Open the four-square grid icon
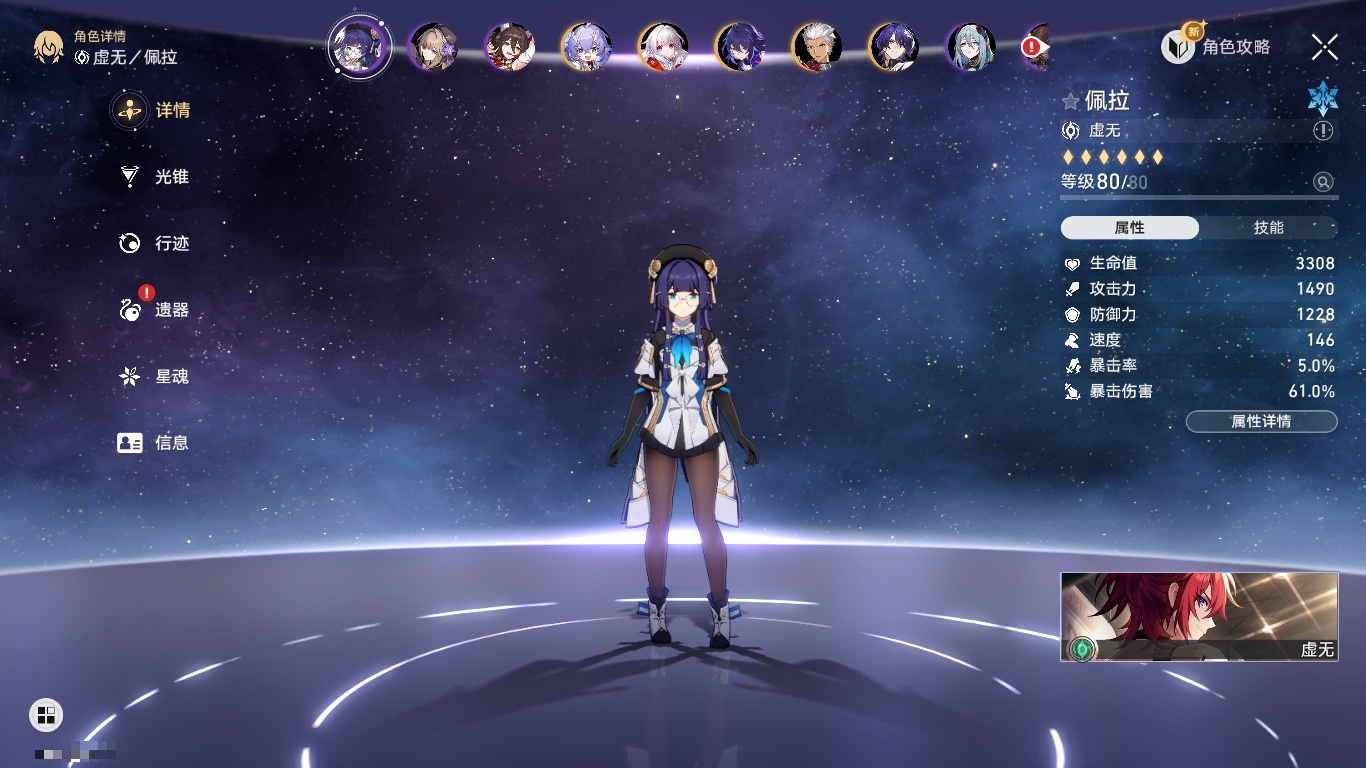This screenshot has height=768, width=1366. pyautogui.click(x=46, y=714)
